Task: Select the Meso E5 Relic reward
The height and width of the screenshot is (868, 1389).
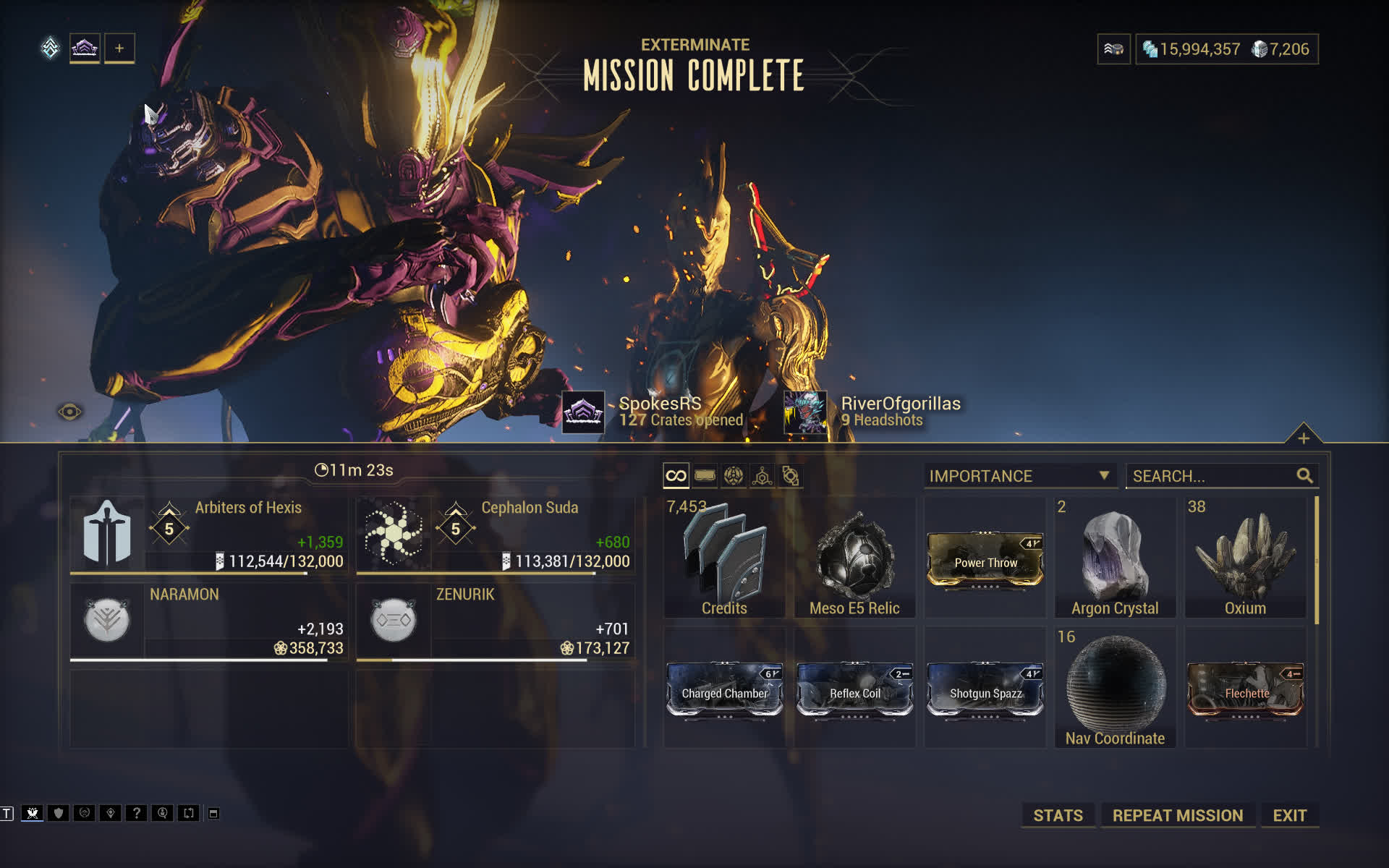Action: click(x=854, y=557)
